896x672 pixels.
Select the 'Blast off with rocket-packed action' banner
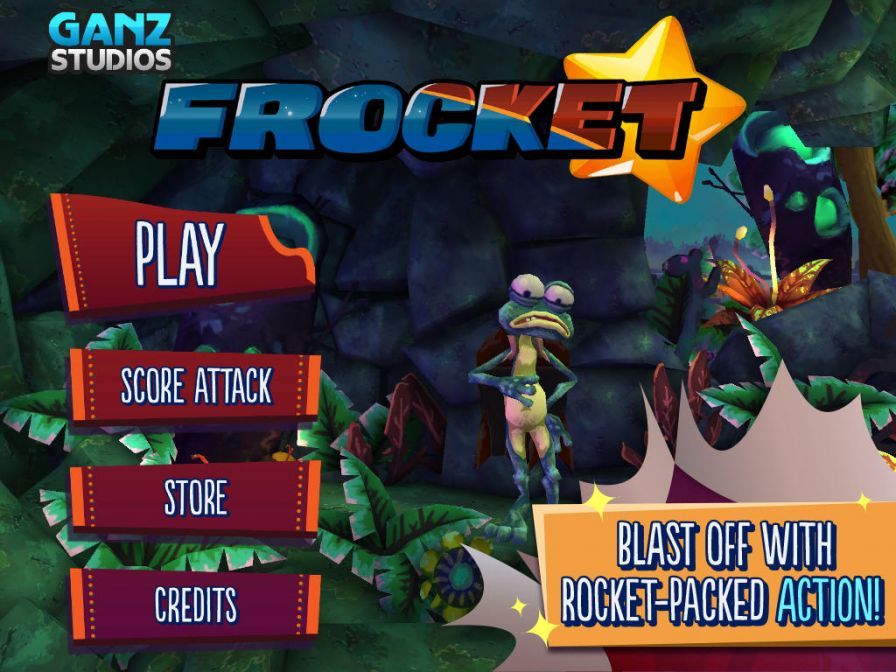click(721, 574)
